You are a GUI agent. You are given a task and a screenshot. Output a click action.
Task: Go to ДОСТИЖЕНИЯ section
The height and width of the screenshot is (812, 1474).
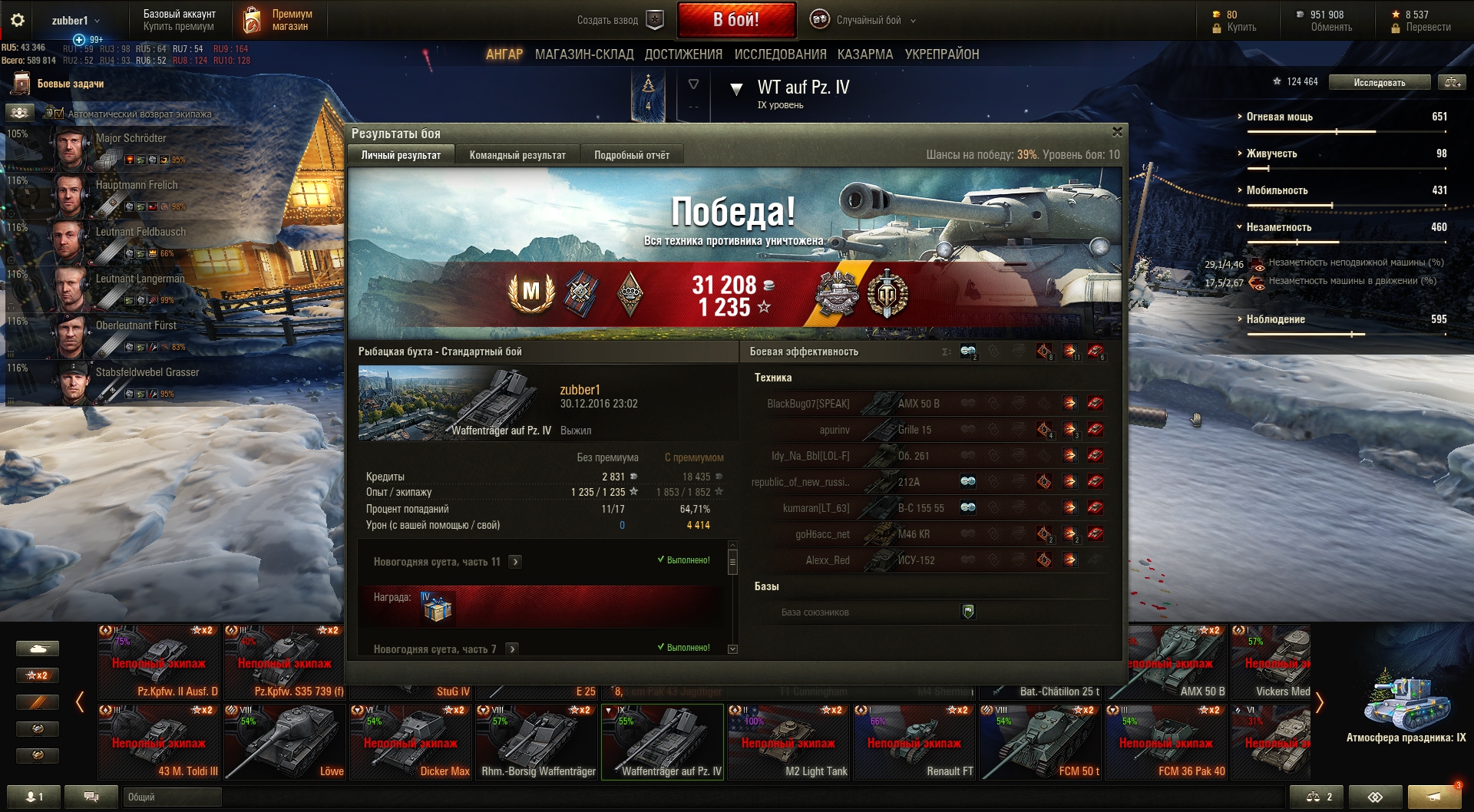[683, 54]
